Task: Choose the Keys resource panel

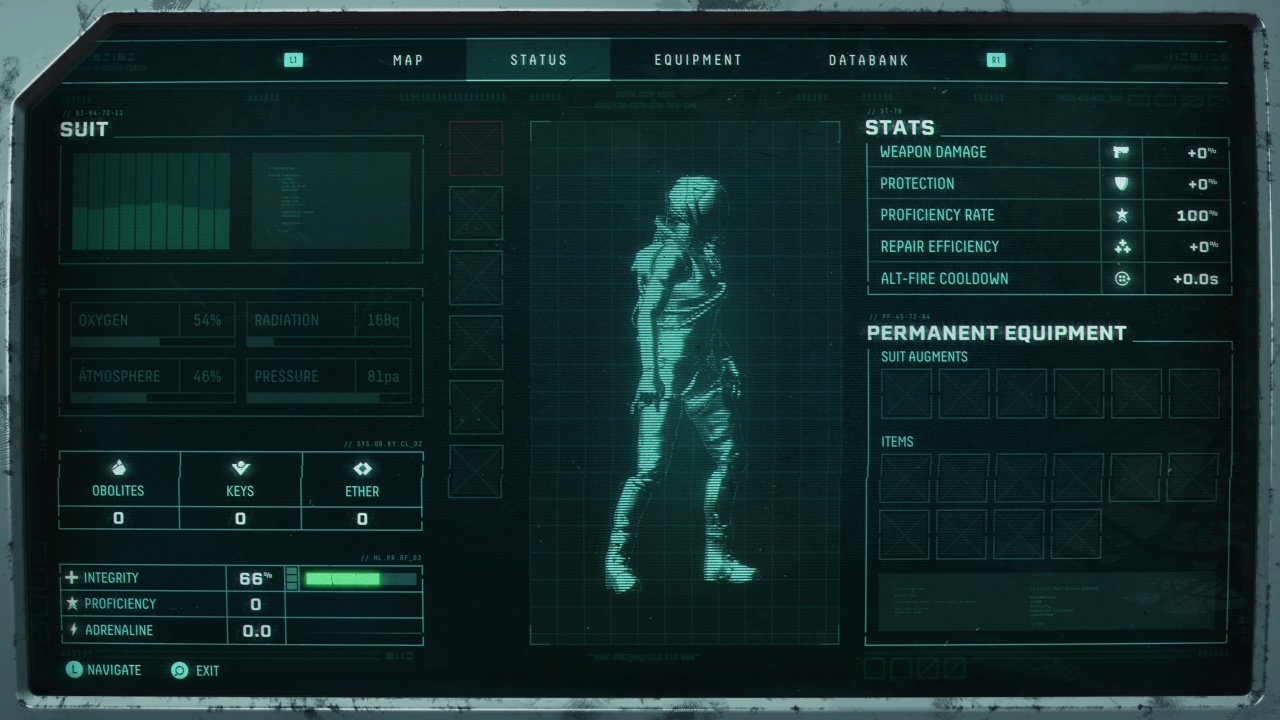Action: tap(240, 490)
